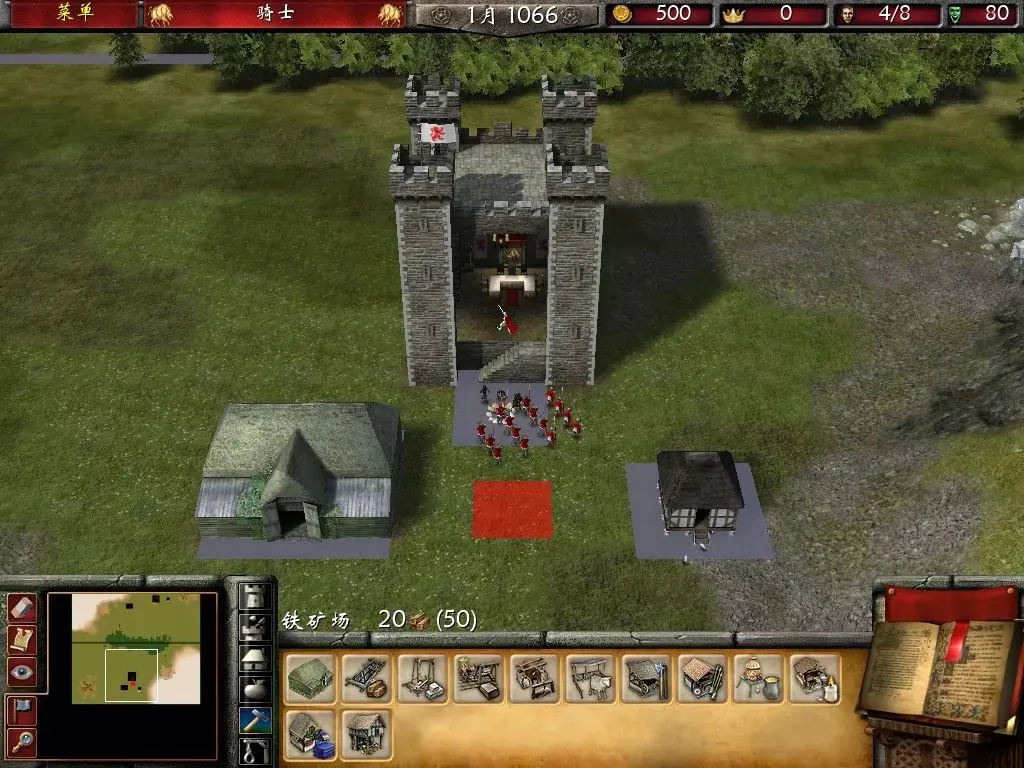Select the candle maker workshop icon
This screenshot has width=1024, height=768.
[x=815, y=679]
